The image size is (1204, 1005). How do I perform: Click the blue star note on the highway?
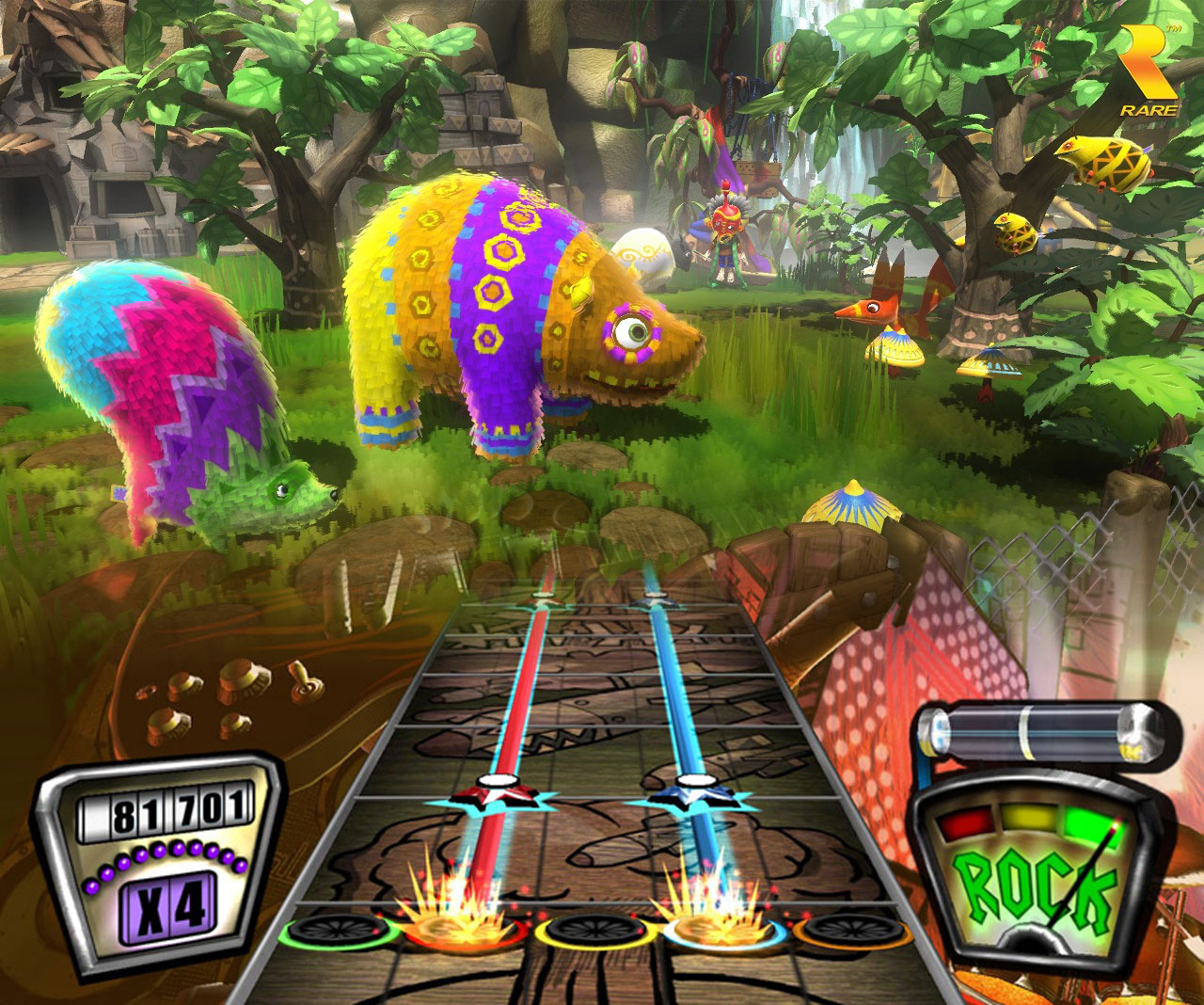(x=695, y=793)
